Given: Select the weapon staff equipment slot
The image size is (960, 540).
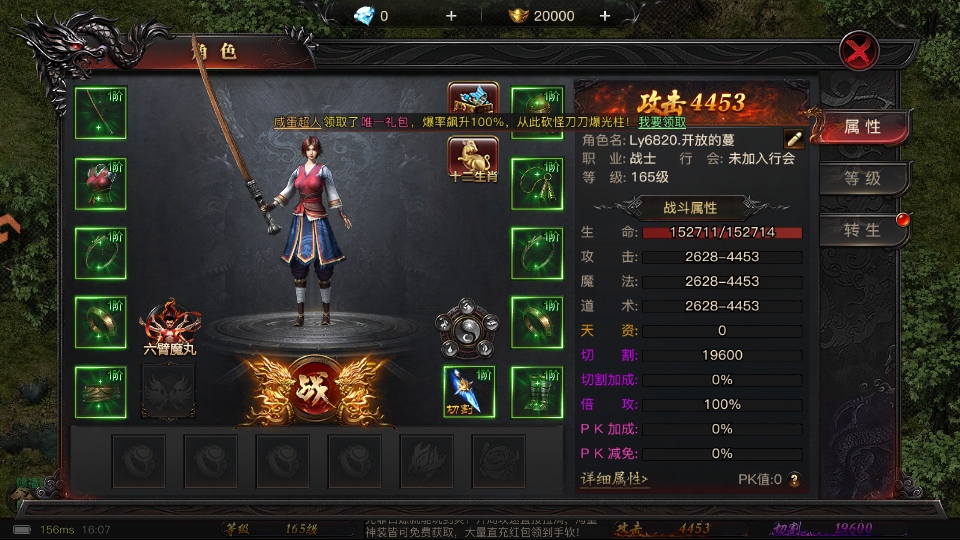Looking at the screenshot, I should click(x=100, y=112).
